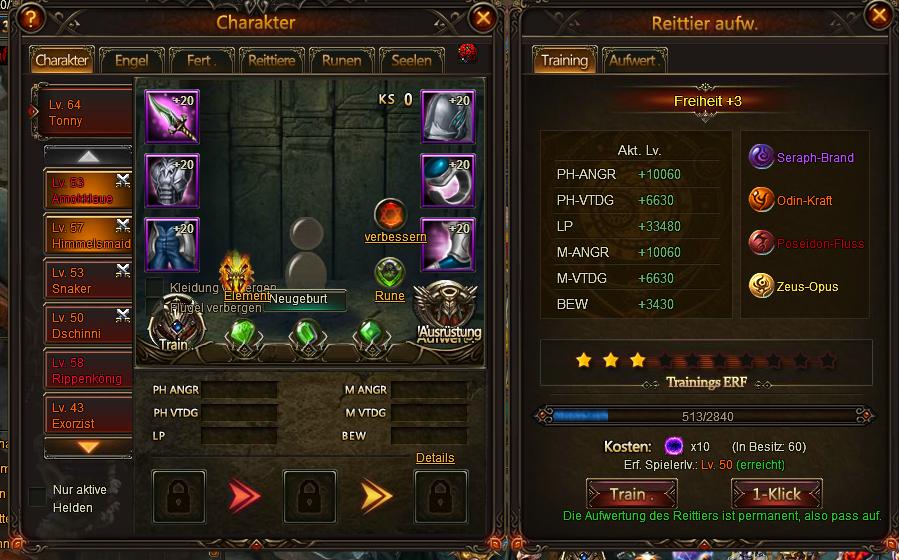Open the Seelen tab
The image size is (899, 560).
click(x=411, y=60)
